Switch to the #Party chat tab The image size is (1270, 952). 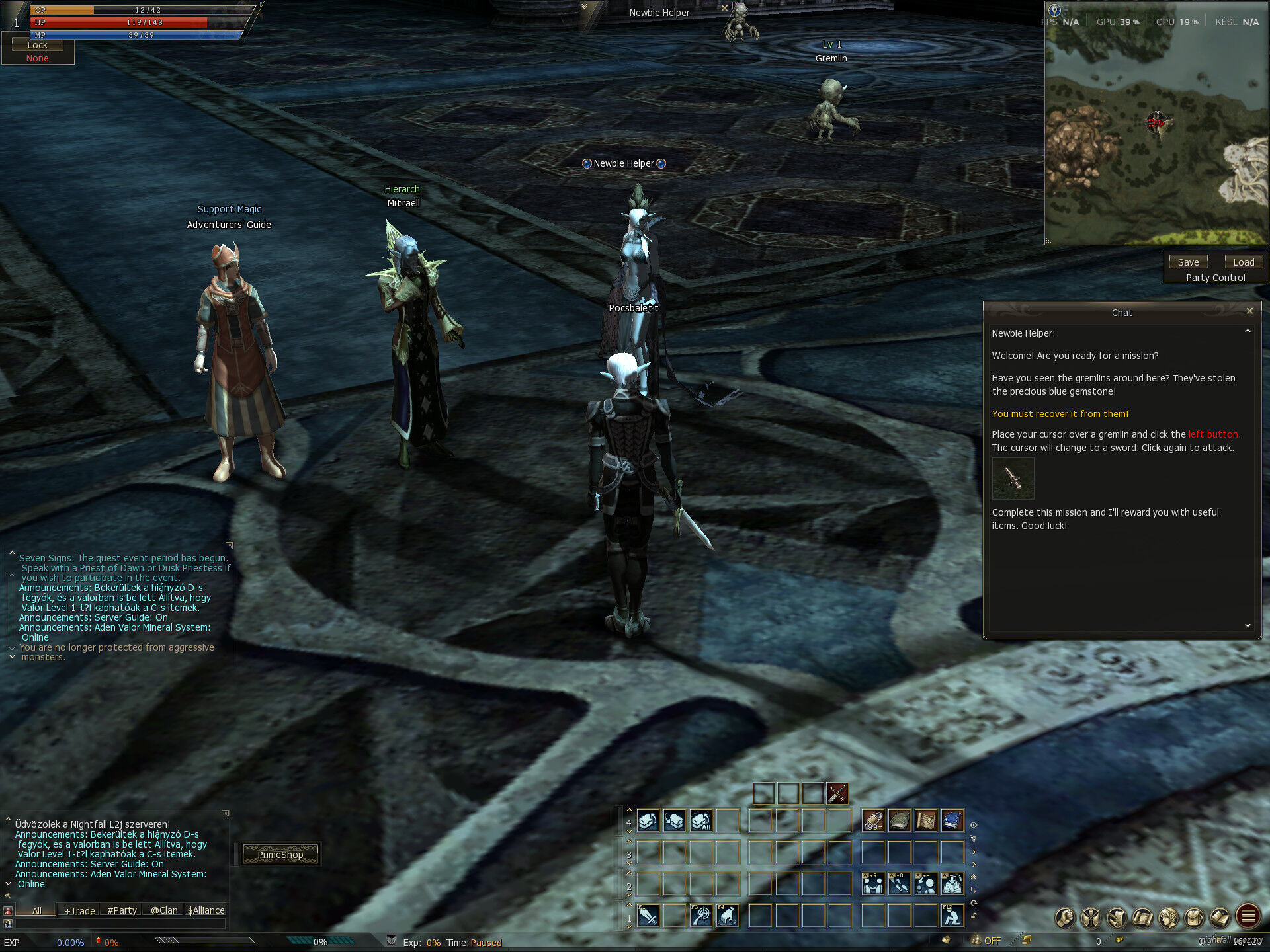tap(122, 910)
